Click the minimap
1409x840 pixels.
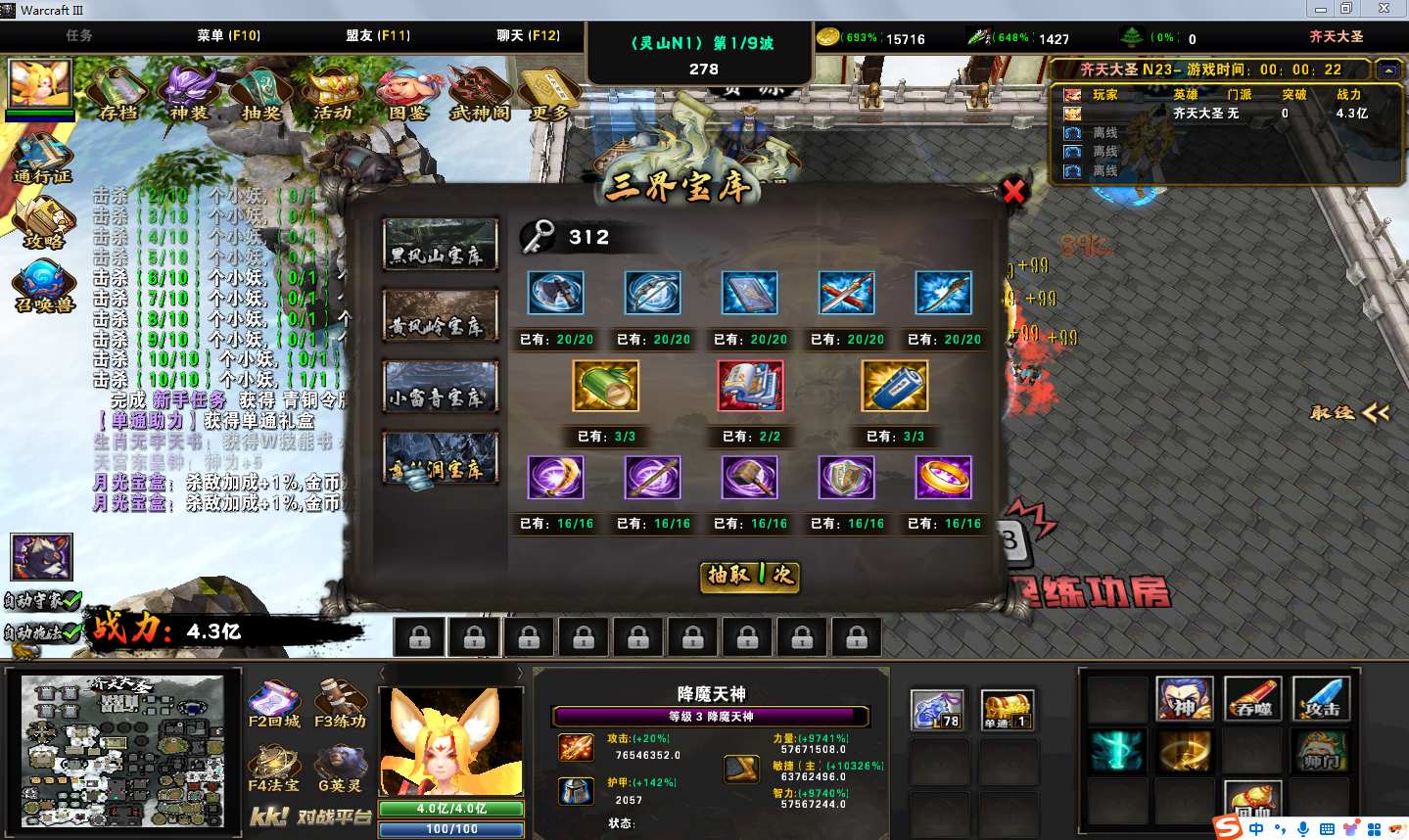tap(122, 752)
